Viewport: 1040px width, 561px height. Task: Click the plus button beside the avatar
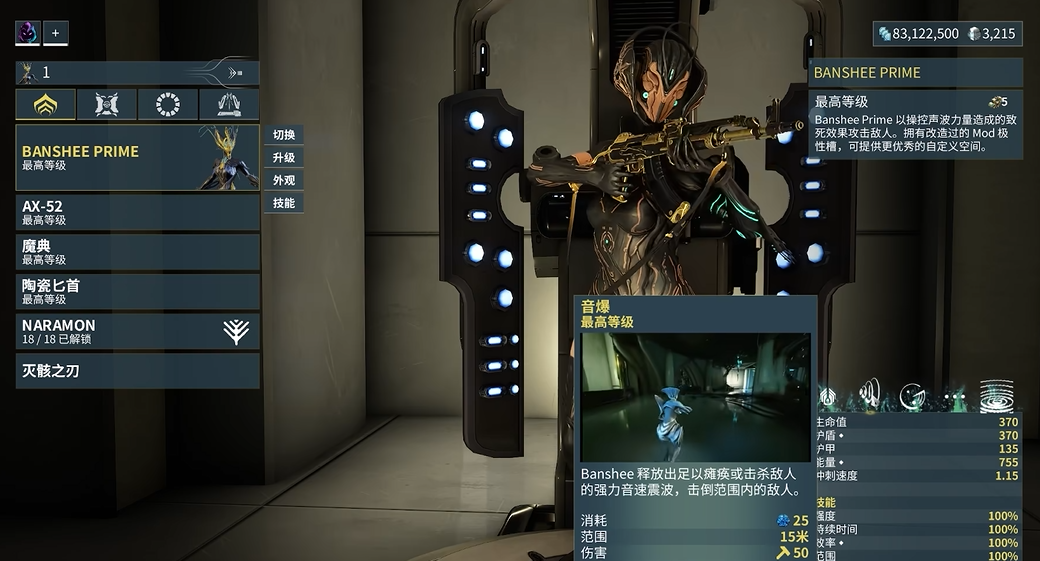click(55, 33)
